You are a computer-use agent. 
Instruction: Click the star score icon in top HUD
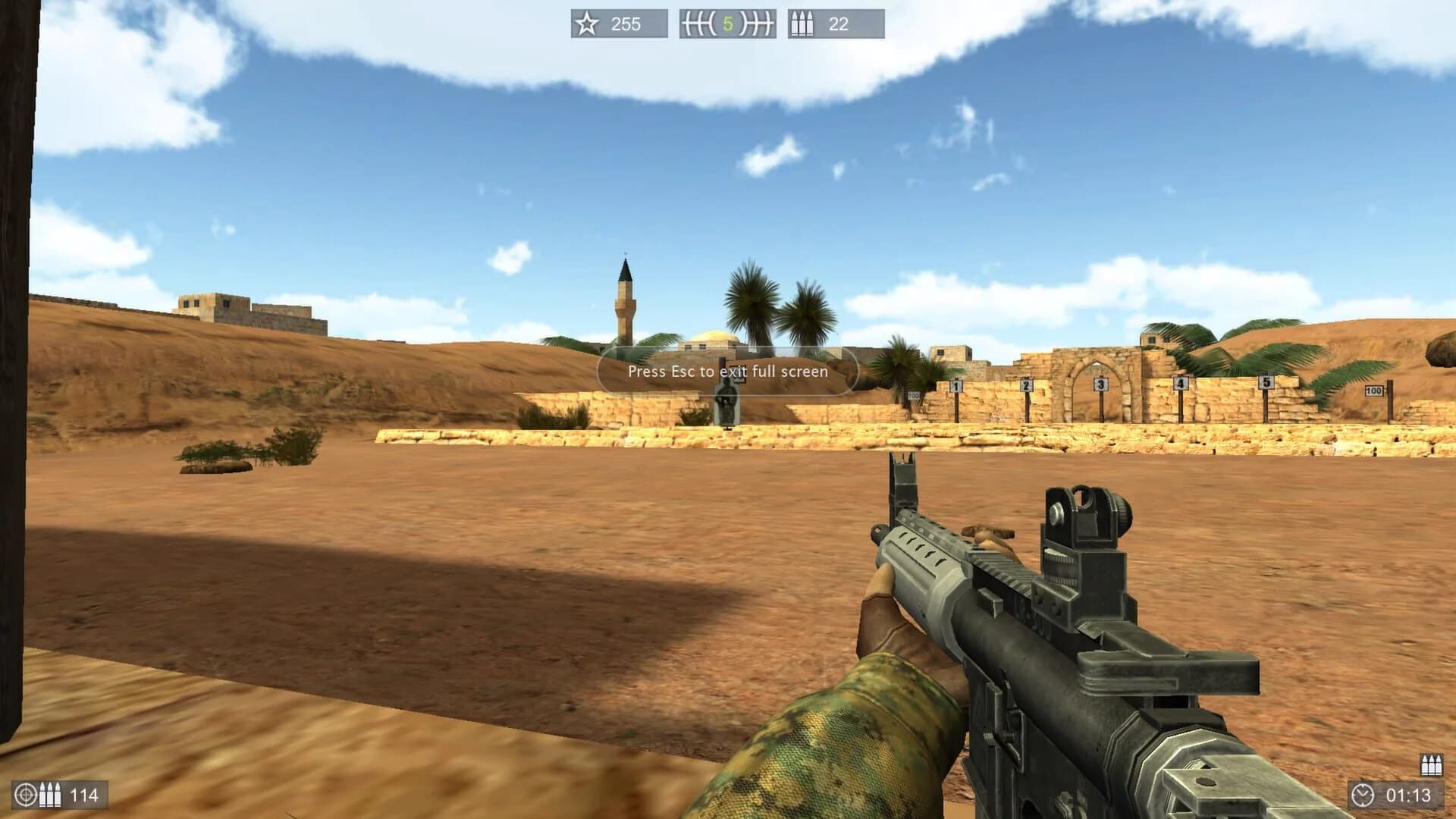586,24
